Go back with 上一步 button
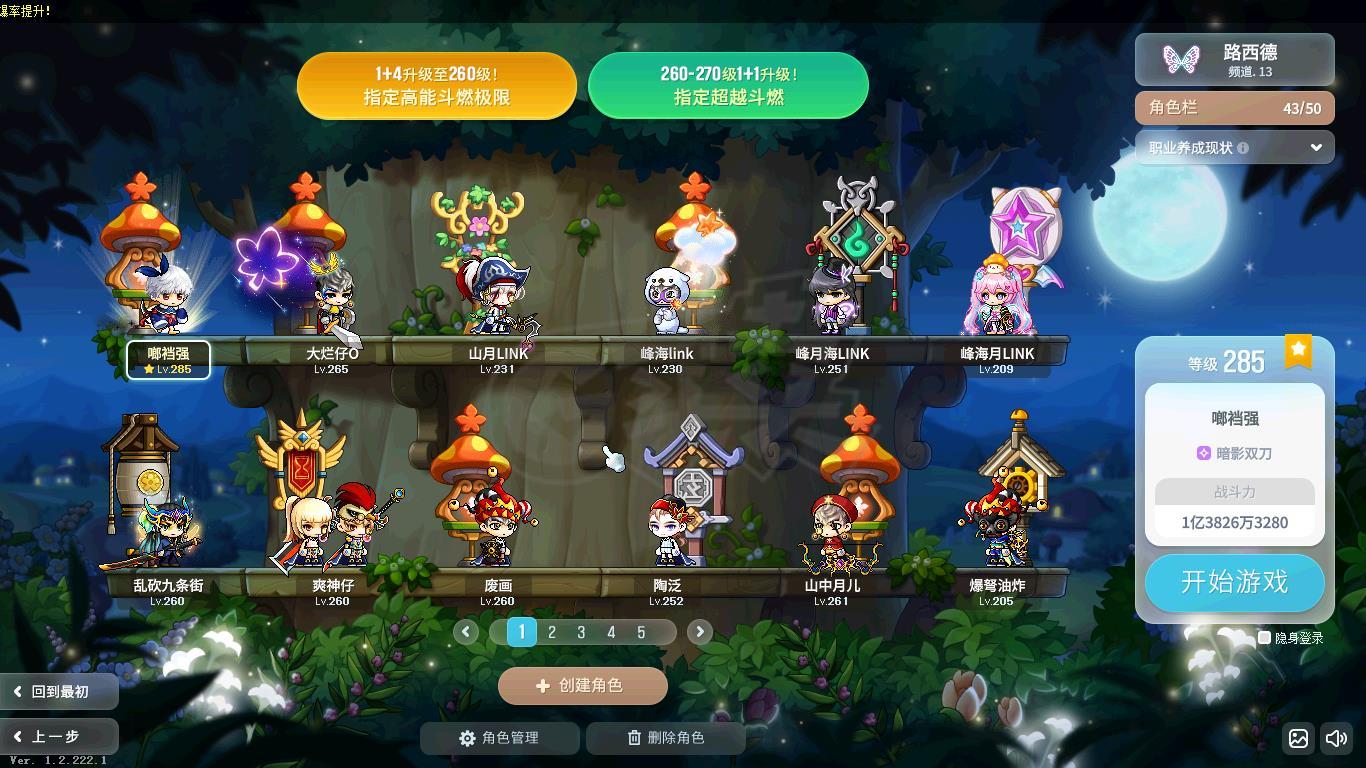 pos(58,737)
